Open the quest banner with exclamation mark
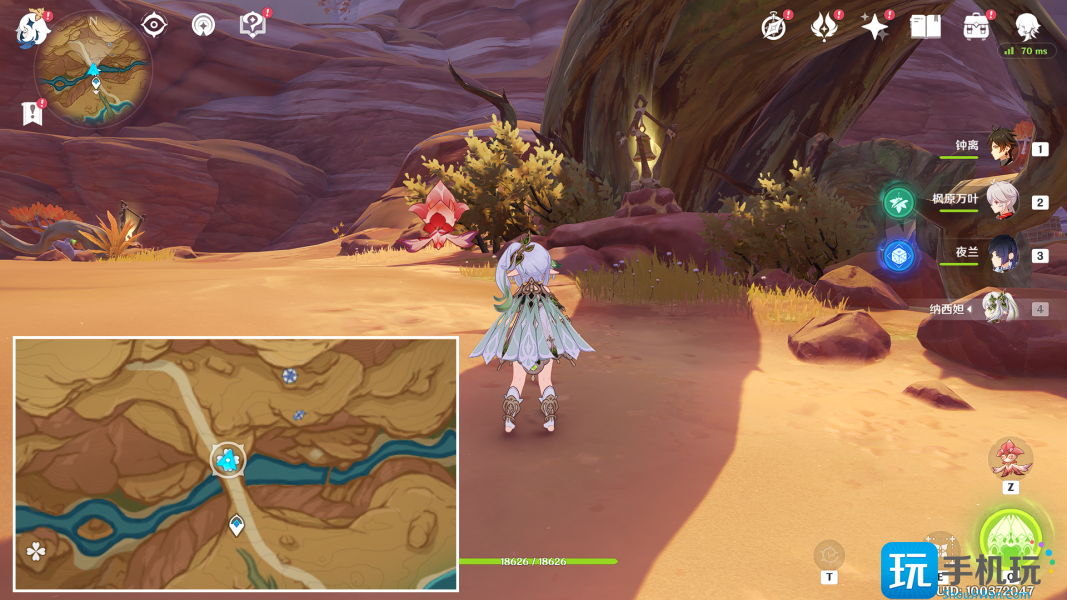 [32, 113]
